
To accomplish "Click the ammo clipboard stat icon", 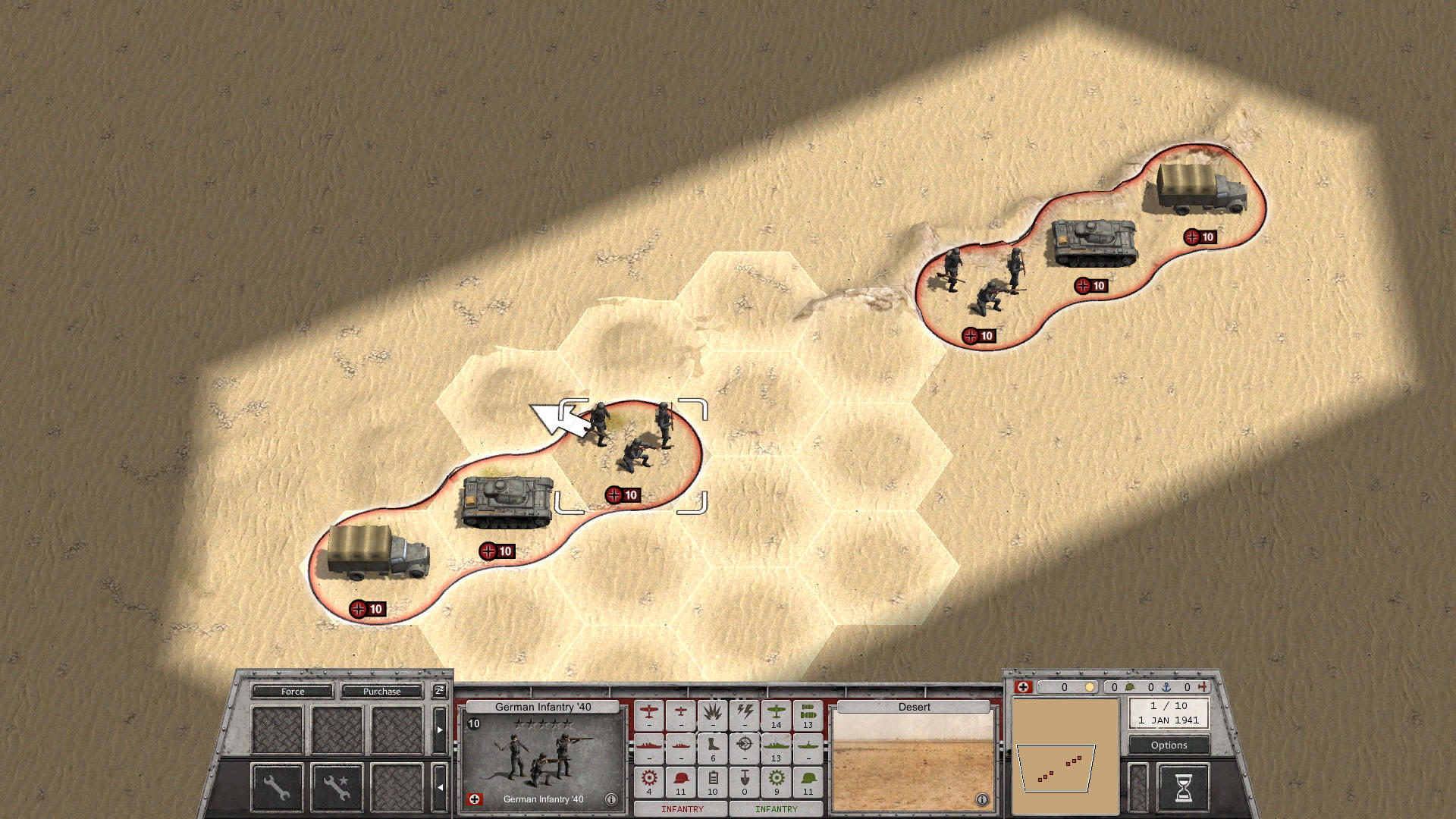I will [713, 777].
